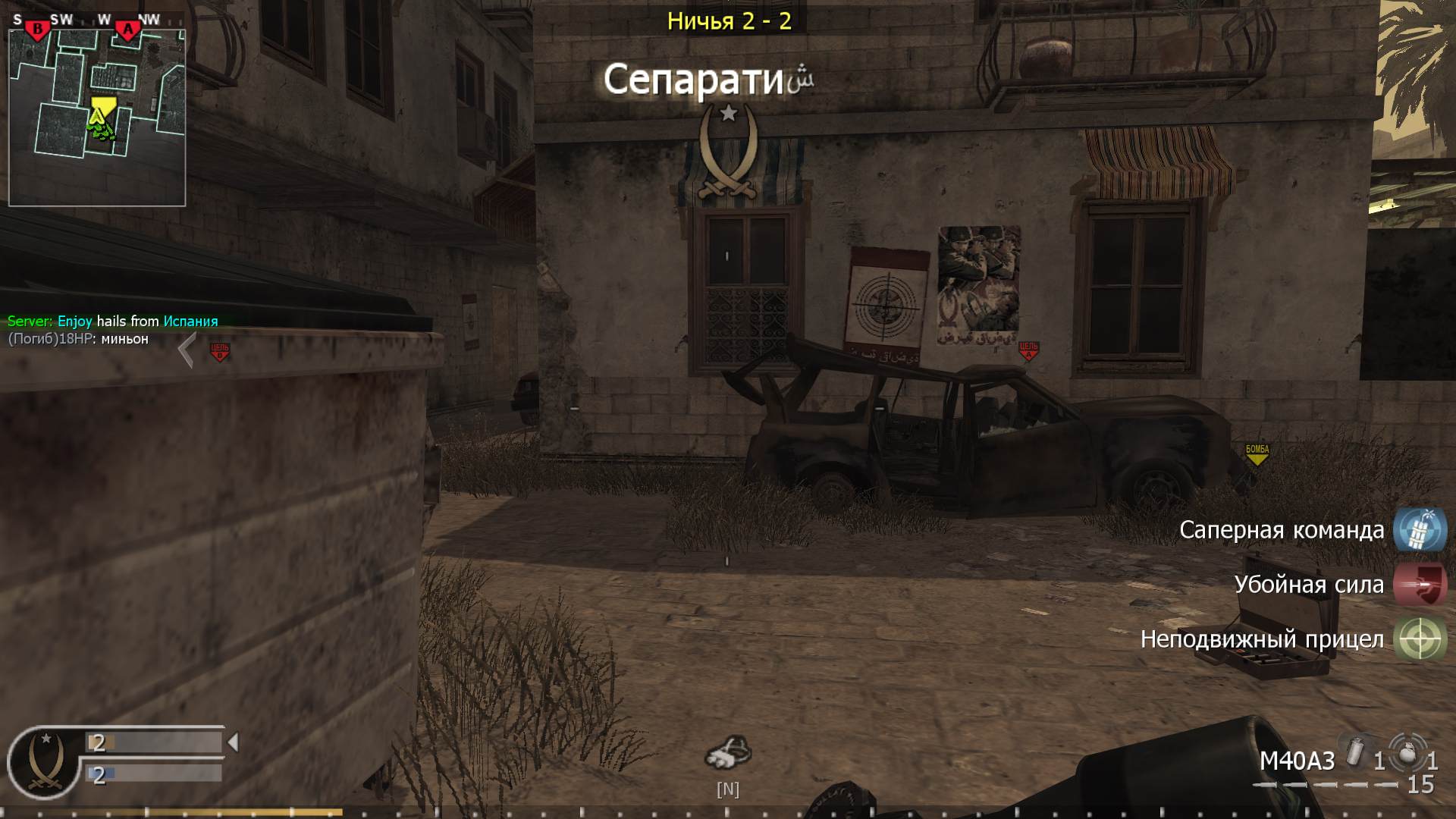Expand the ЦЕЛЬ A objective marker

click(x=1029, y=351)
